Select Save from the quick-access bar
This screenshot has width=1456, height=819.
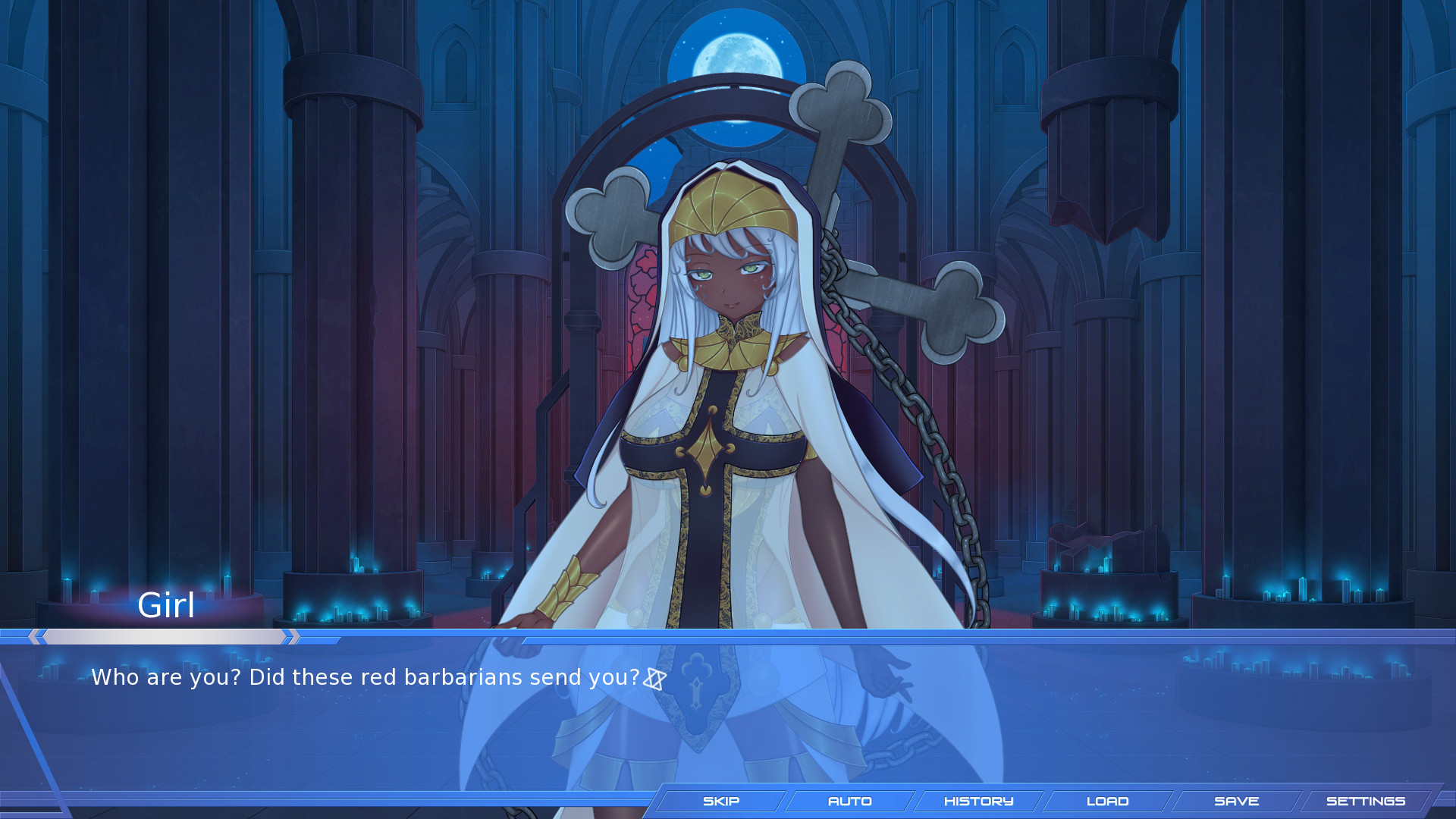(x=1237, y=801)
